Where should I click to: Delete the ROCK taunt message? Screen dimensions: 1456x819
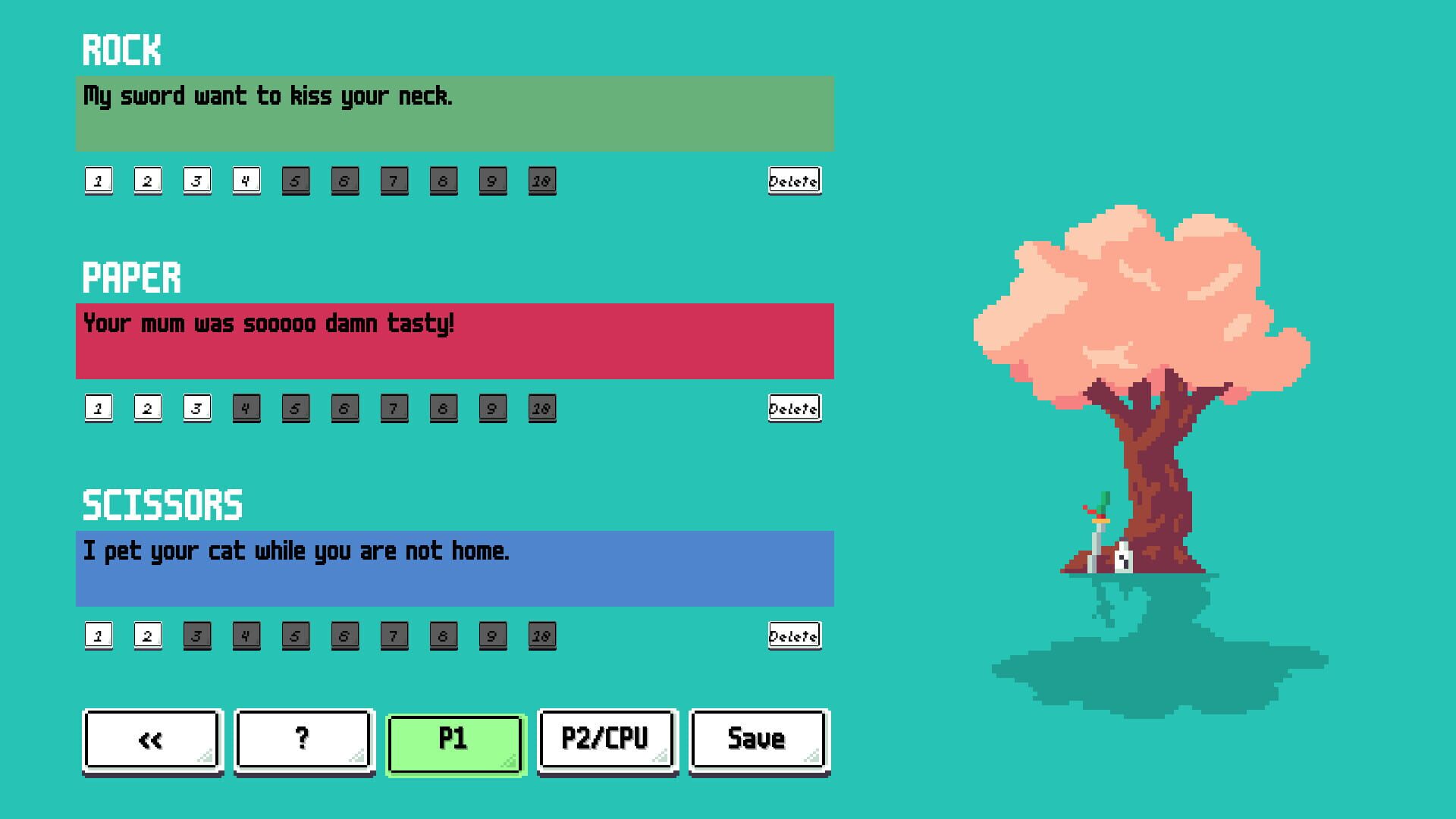794,180
